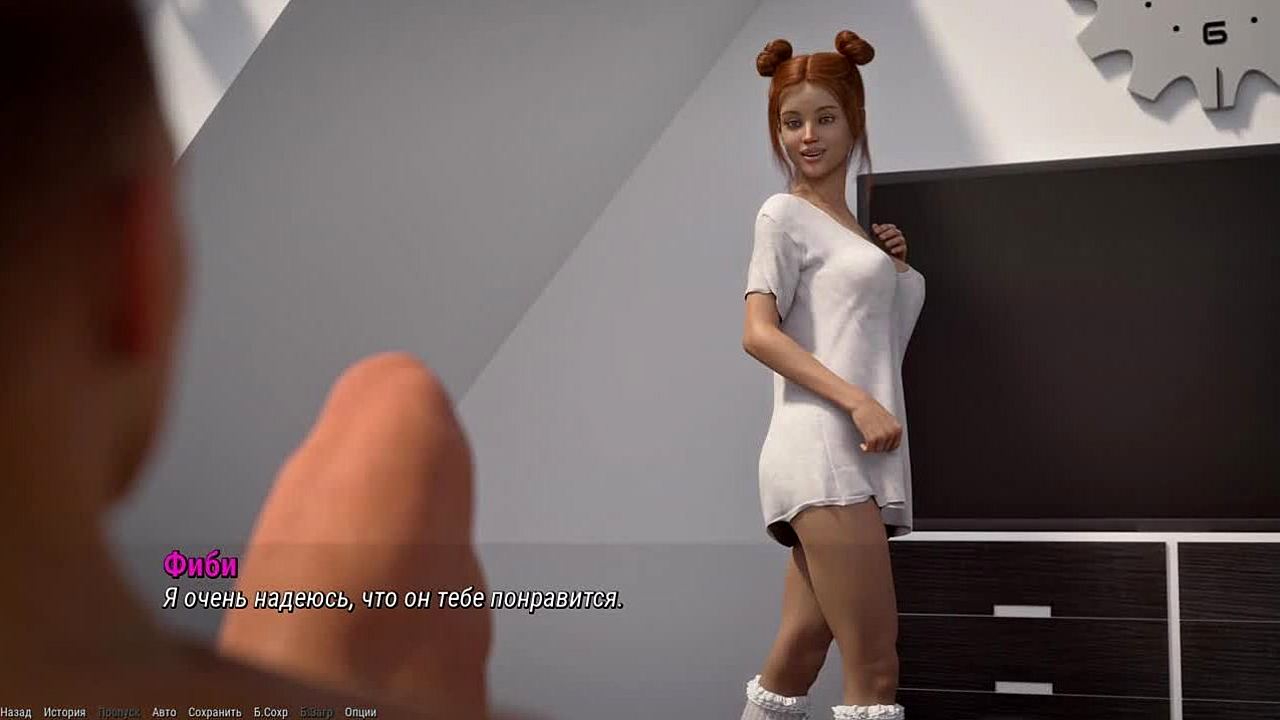Open the Сохранить (Save) menu
This screenshot has height=720, width=1280.
pos(215,712)
